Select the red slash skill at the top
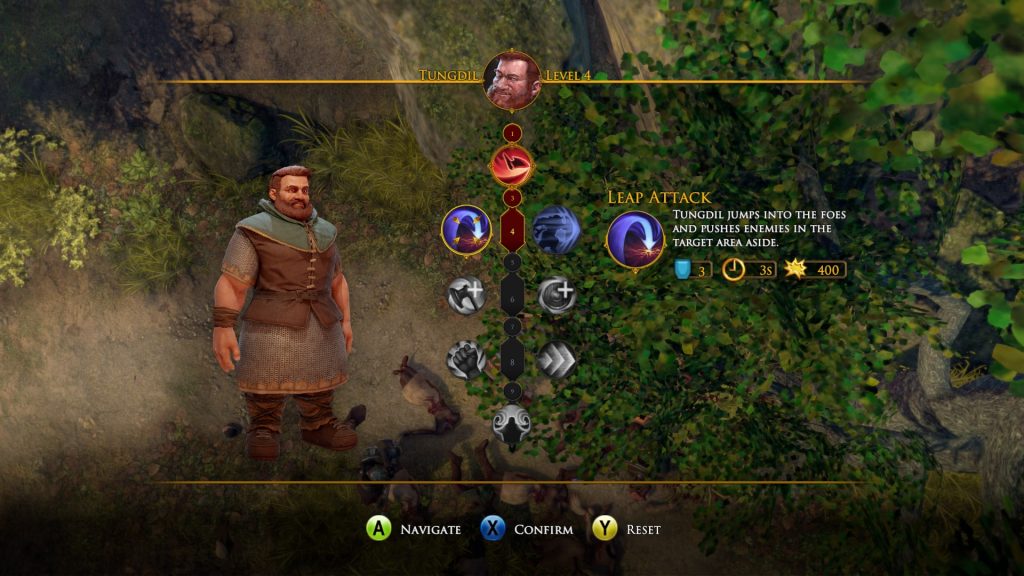1024x576 pixels. tap(511, 164)
